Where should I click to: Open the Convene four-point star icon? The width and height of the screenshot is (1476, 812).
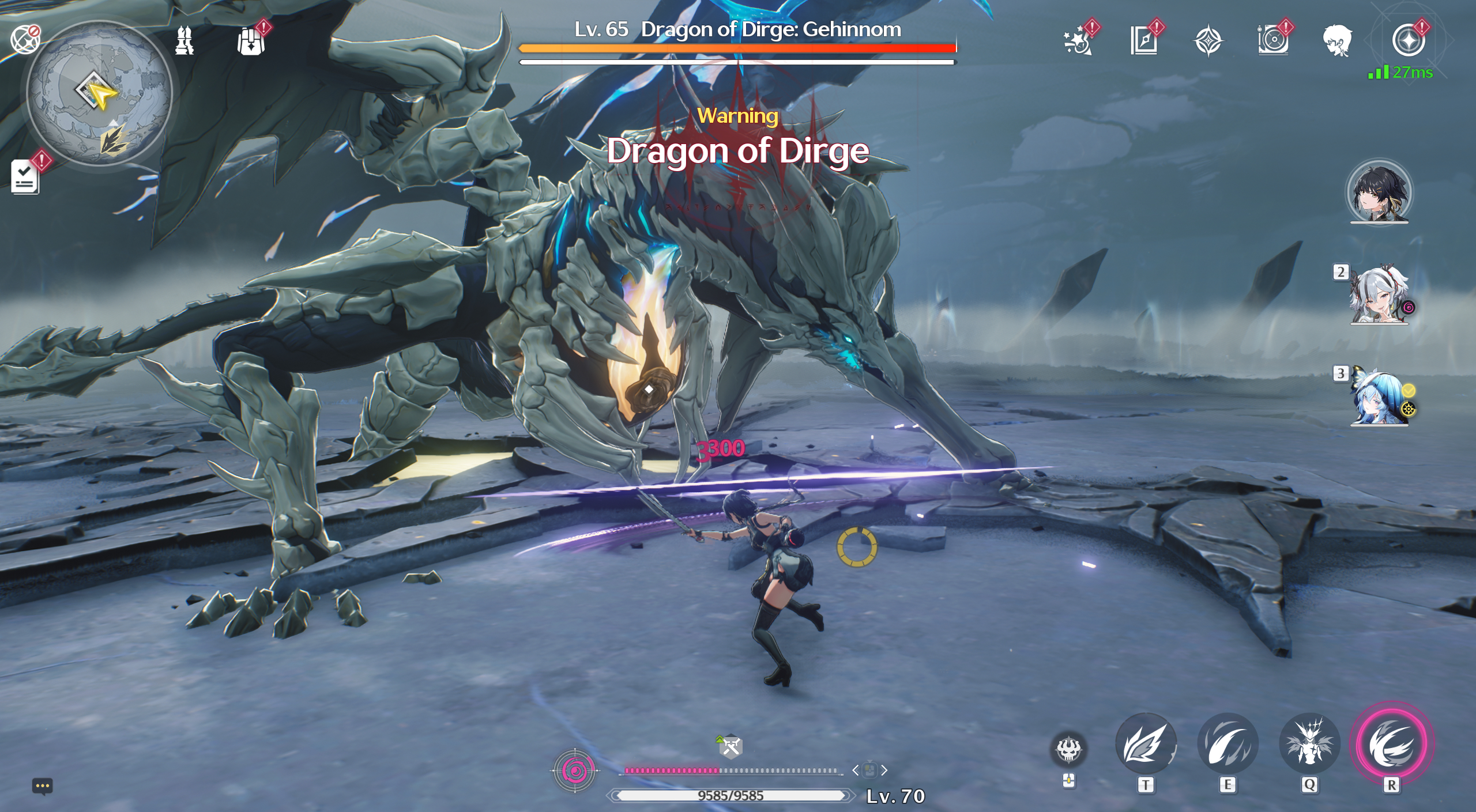(1208, 41)
